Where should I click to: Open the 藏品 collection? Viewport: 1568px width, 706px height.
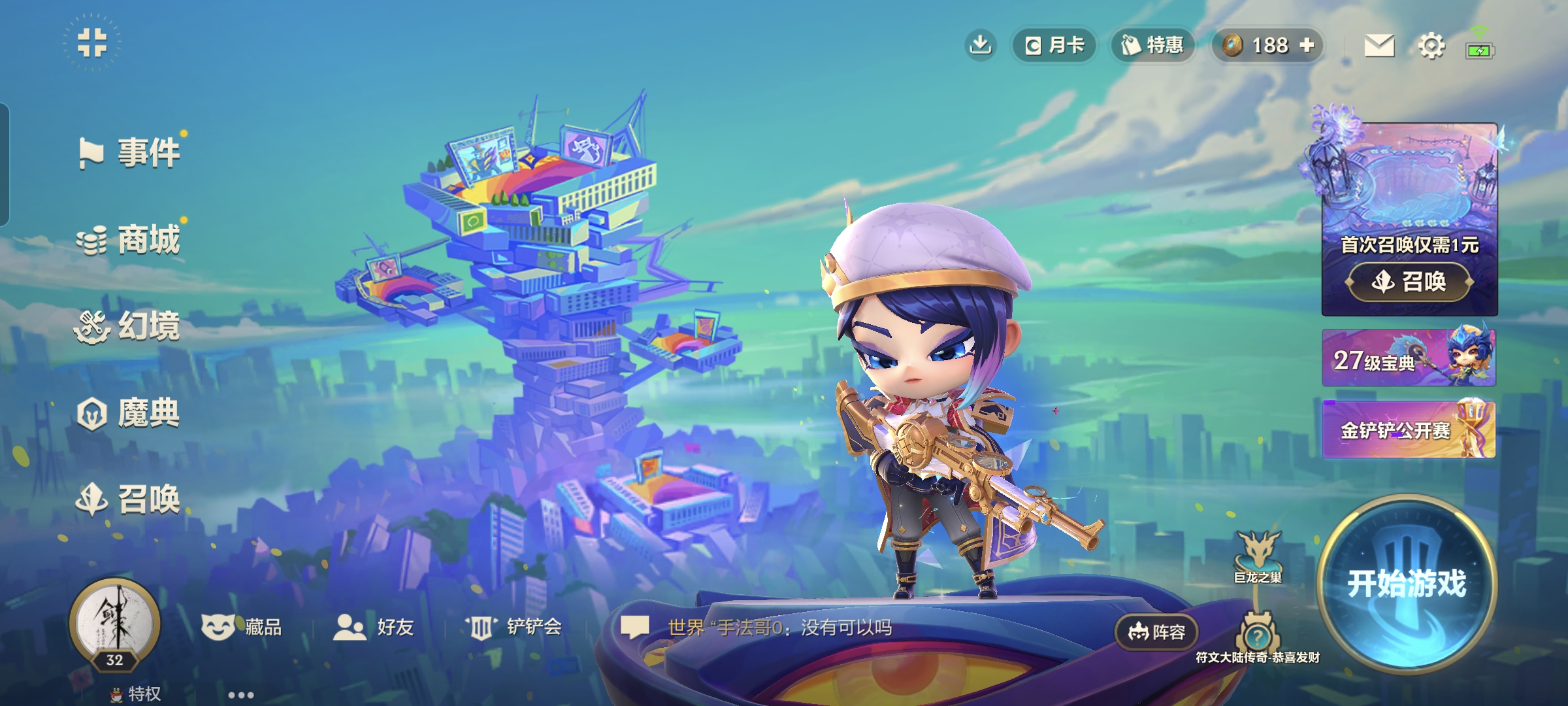pos(242,628)
